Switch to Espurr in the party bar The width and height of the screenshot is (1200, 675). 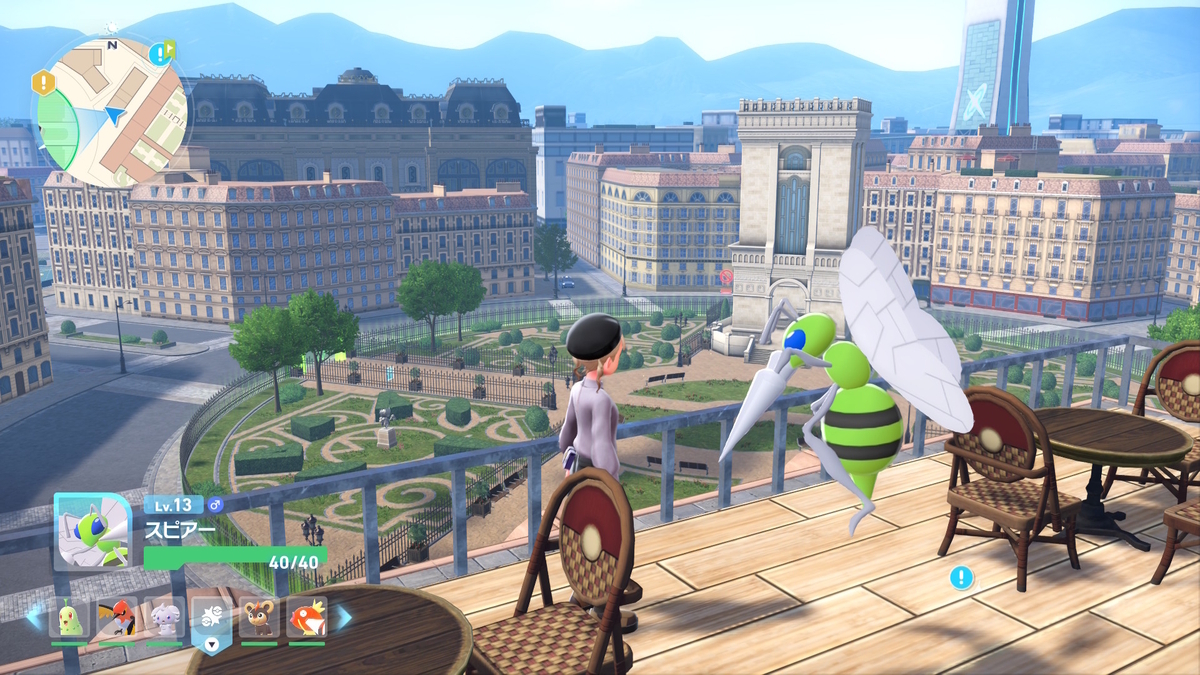(165, 617)
